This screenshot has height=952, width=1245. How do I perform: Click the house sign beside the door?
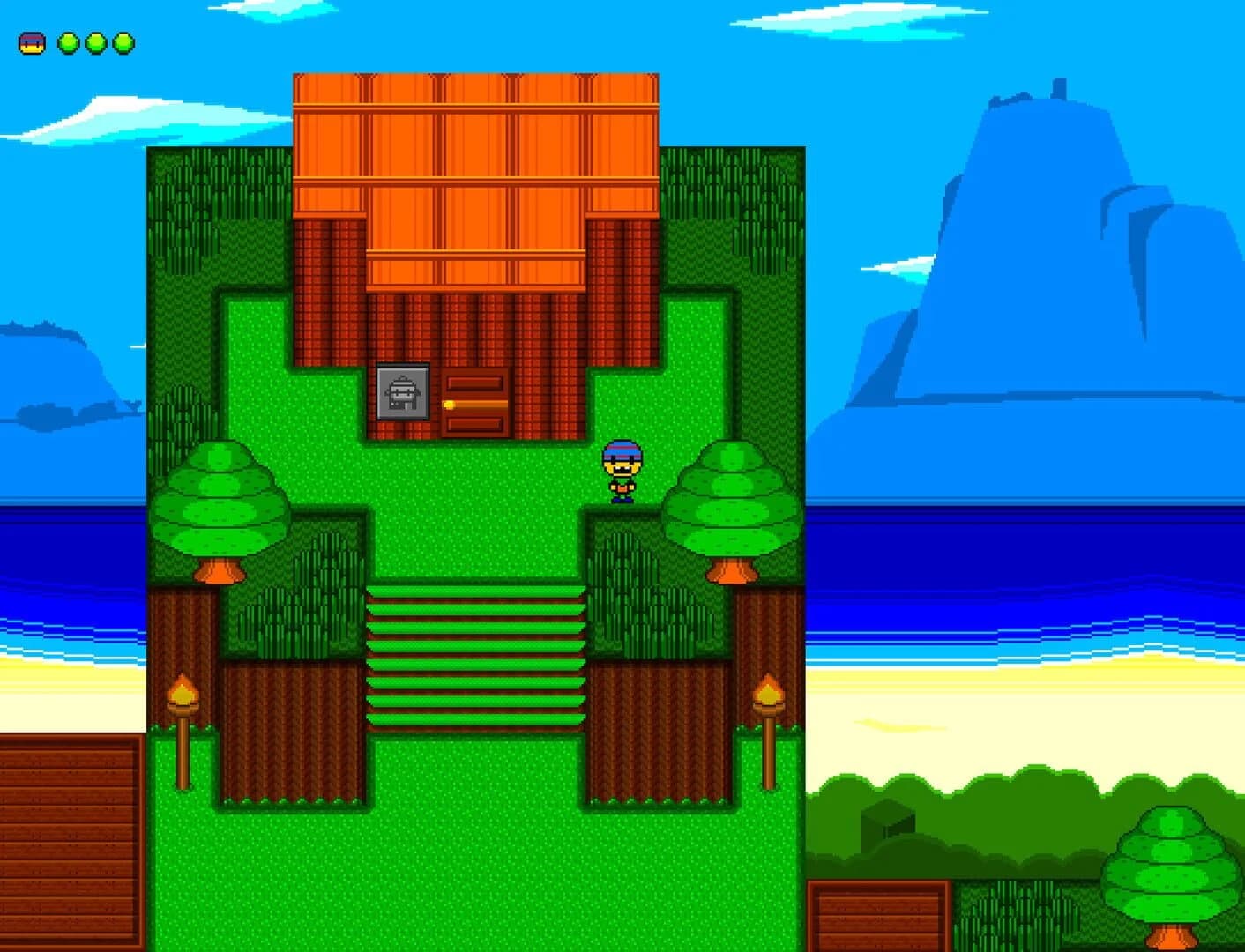pos(402,392)
